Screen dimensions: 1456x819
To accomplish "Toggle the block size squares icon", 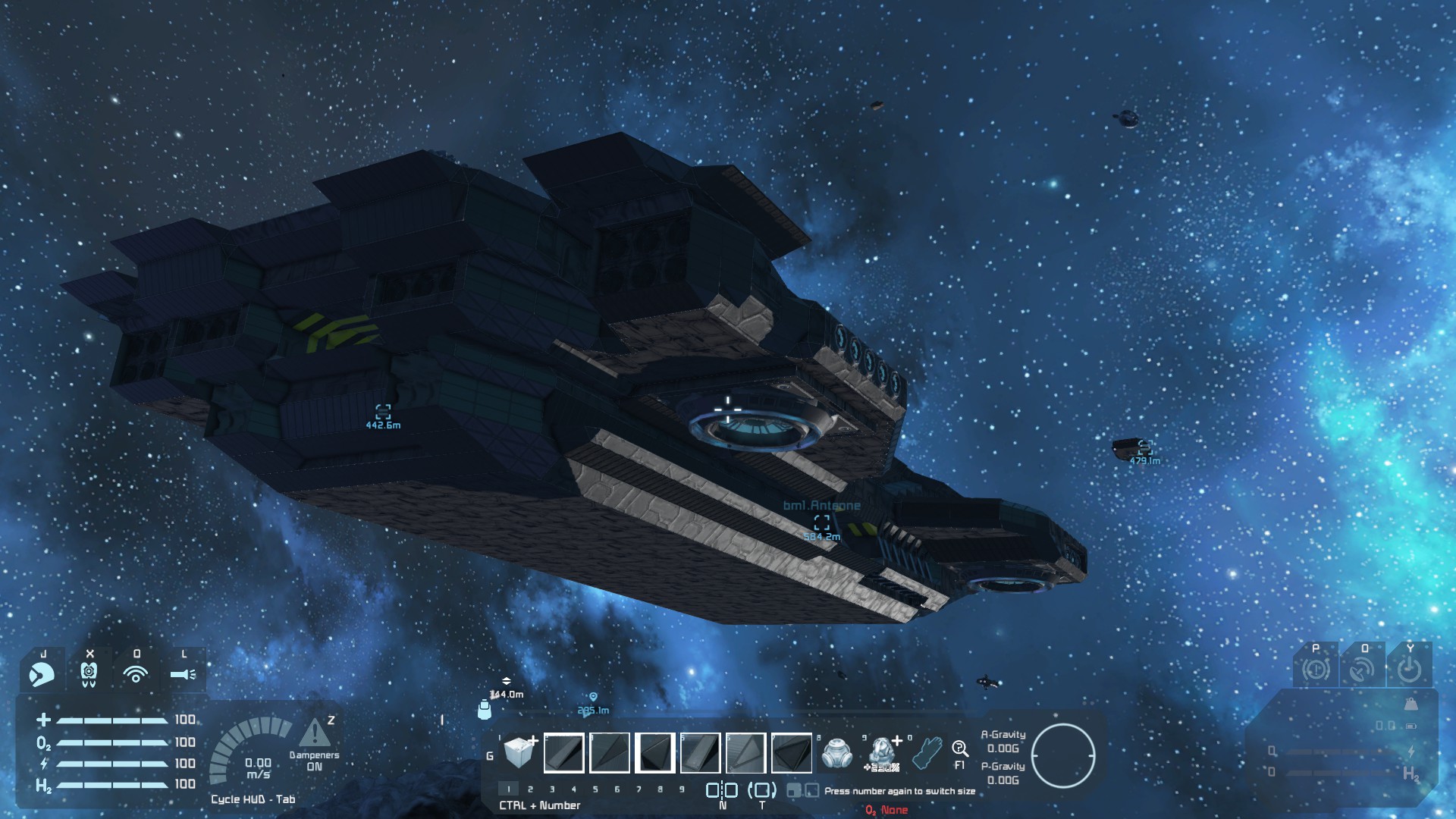I will coord(803,791).
